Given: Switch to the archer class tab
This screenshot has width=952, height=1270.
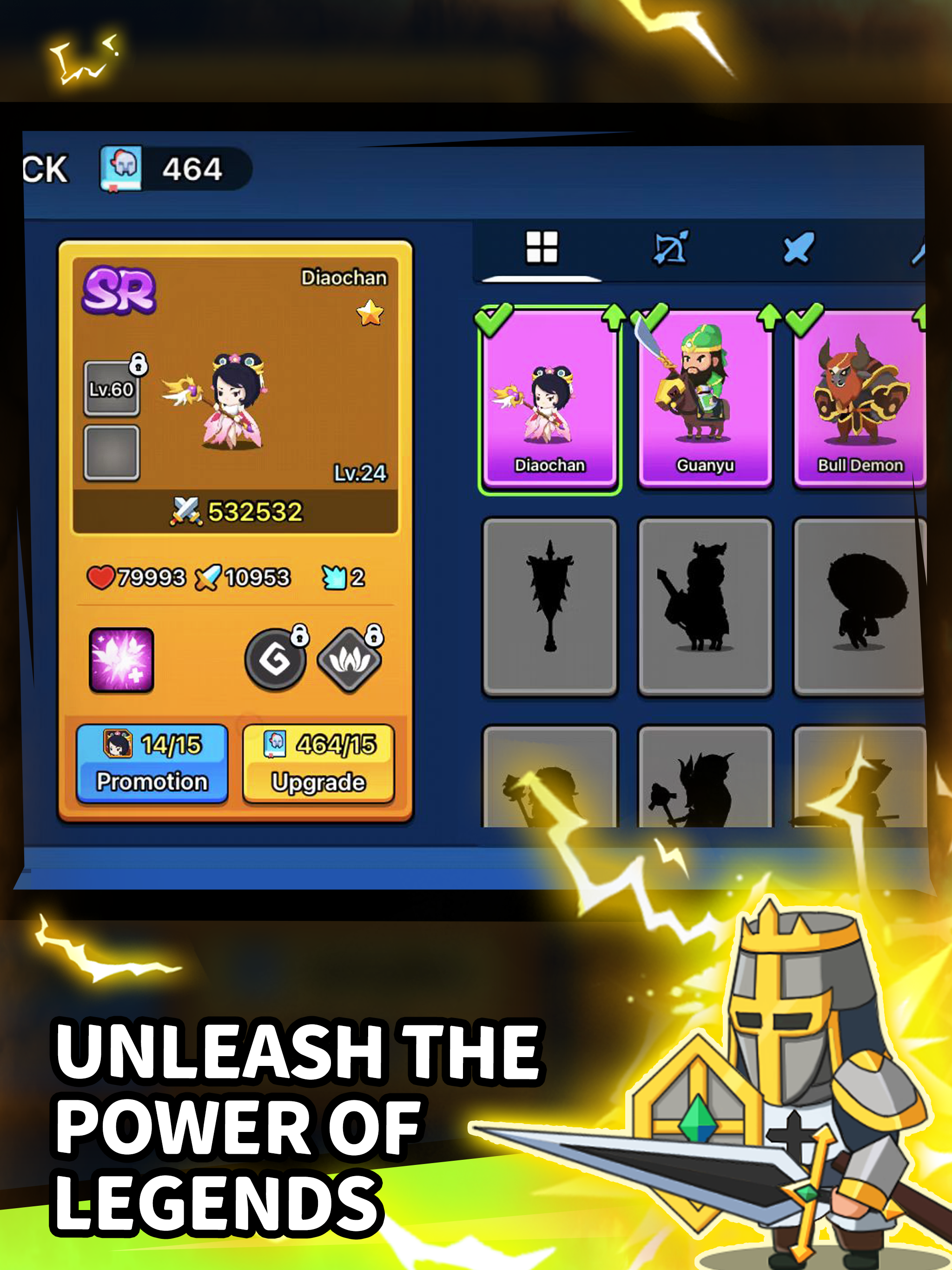Looking at the screenshot, I should click(x=672, y=247).
